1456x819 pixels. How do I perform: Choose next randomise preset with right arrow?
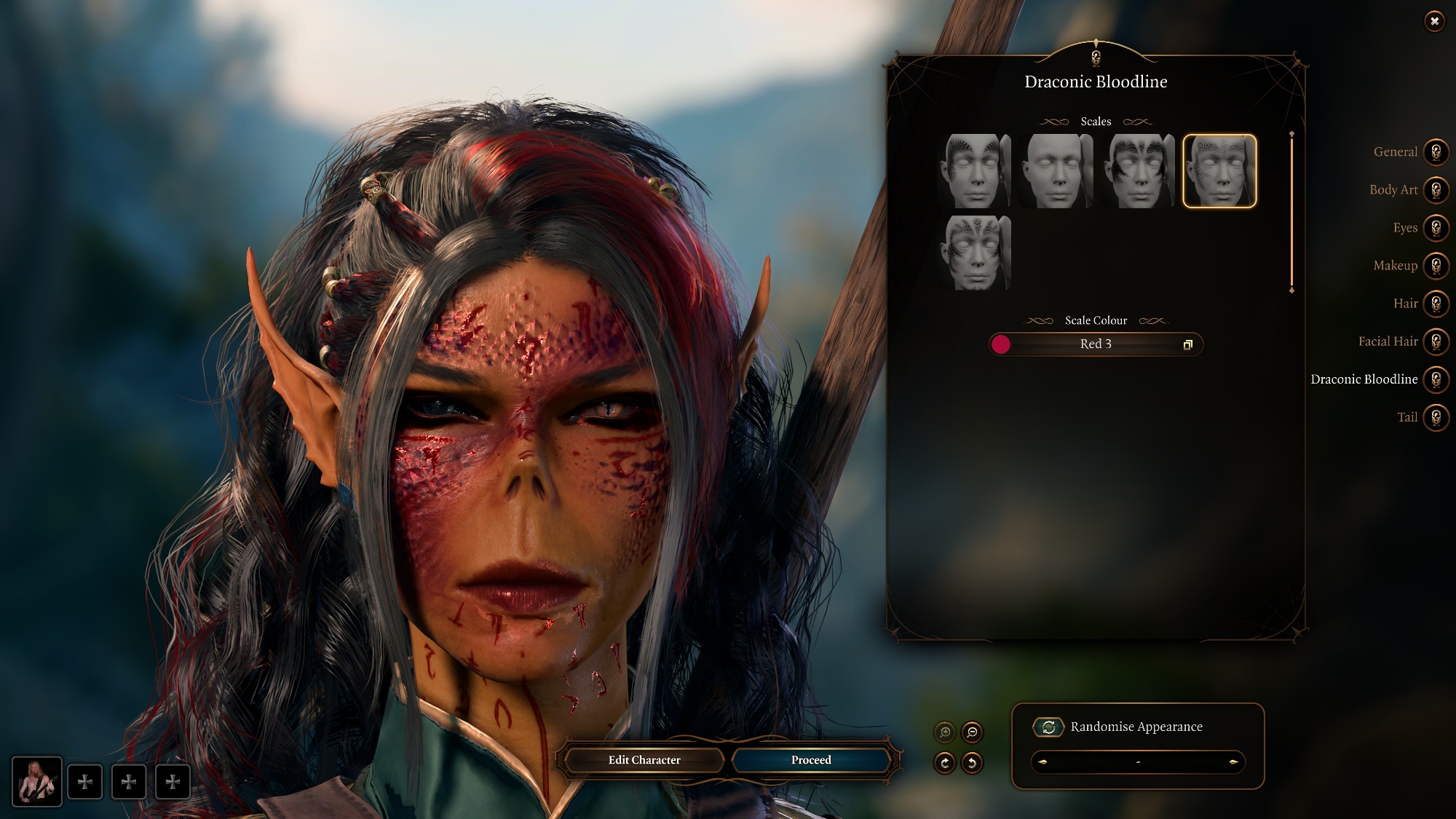[x=1233, y=762]
